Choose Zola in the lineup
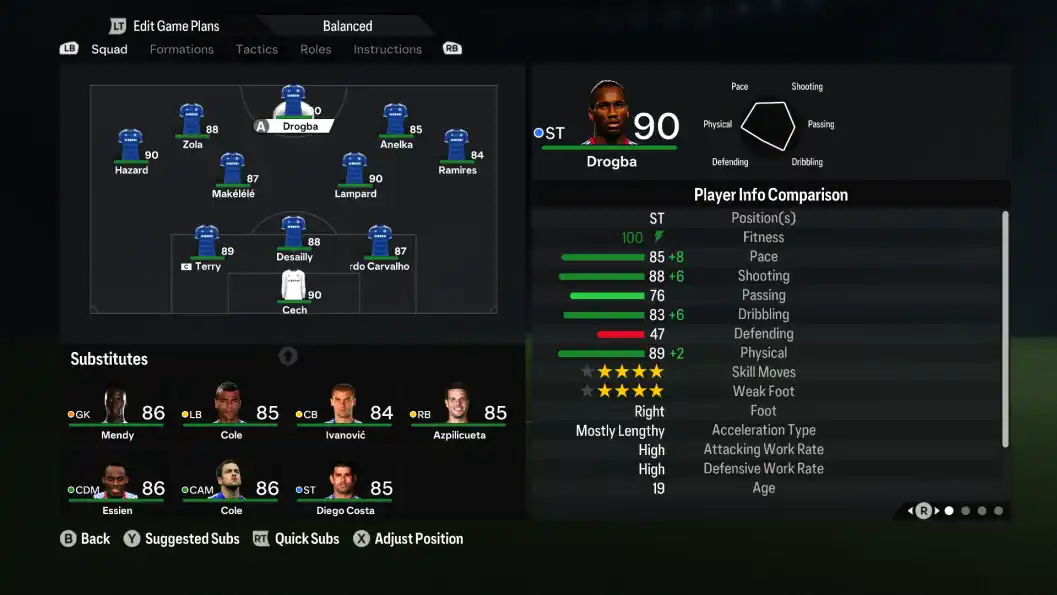This screenshot has width=1057, height=595. pyautogui.click(x=192, y=123)
